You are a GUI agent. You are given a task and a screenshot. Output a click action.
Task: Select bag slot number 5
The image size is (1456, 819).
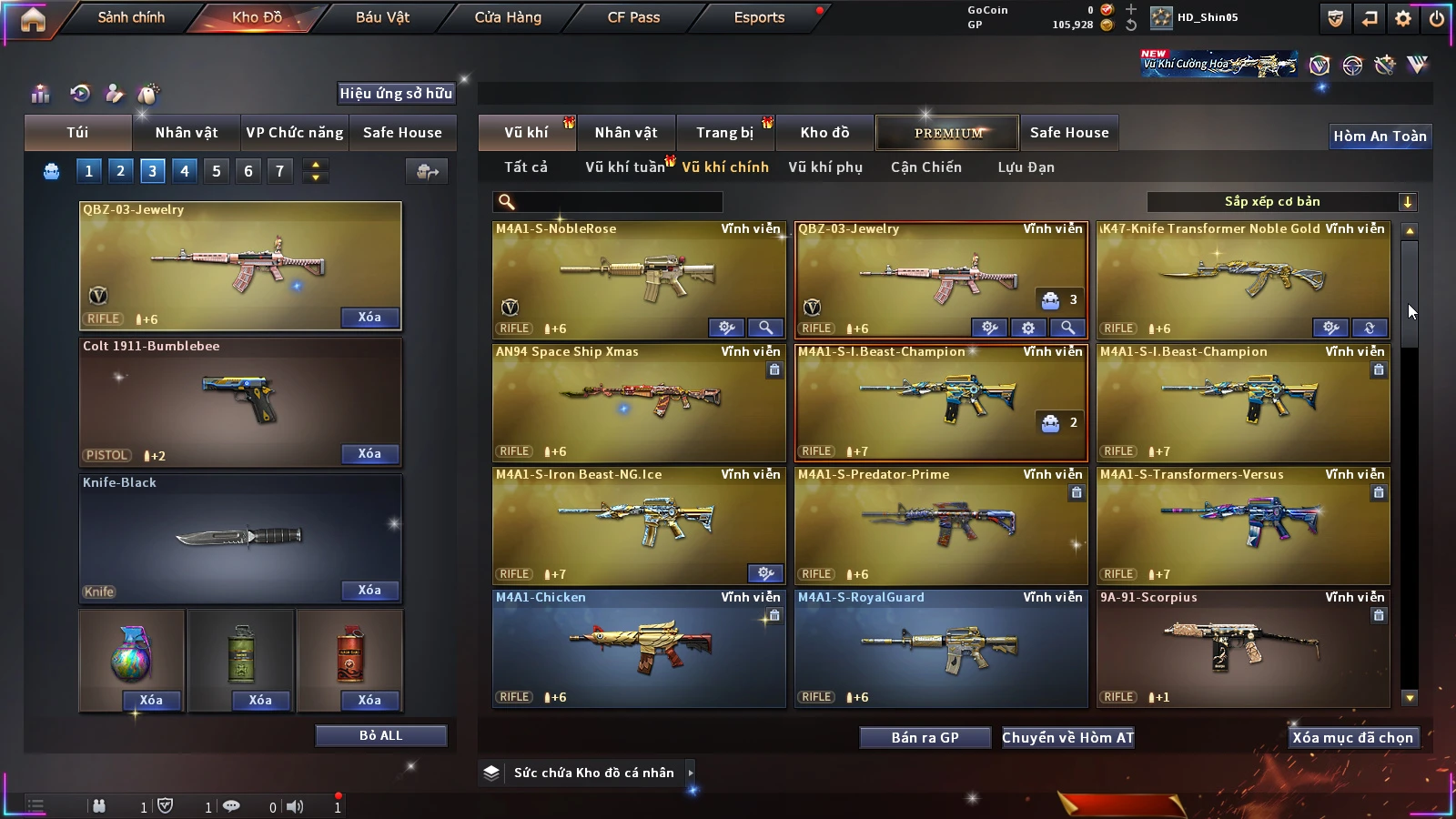click(x=217, y=171)
